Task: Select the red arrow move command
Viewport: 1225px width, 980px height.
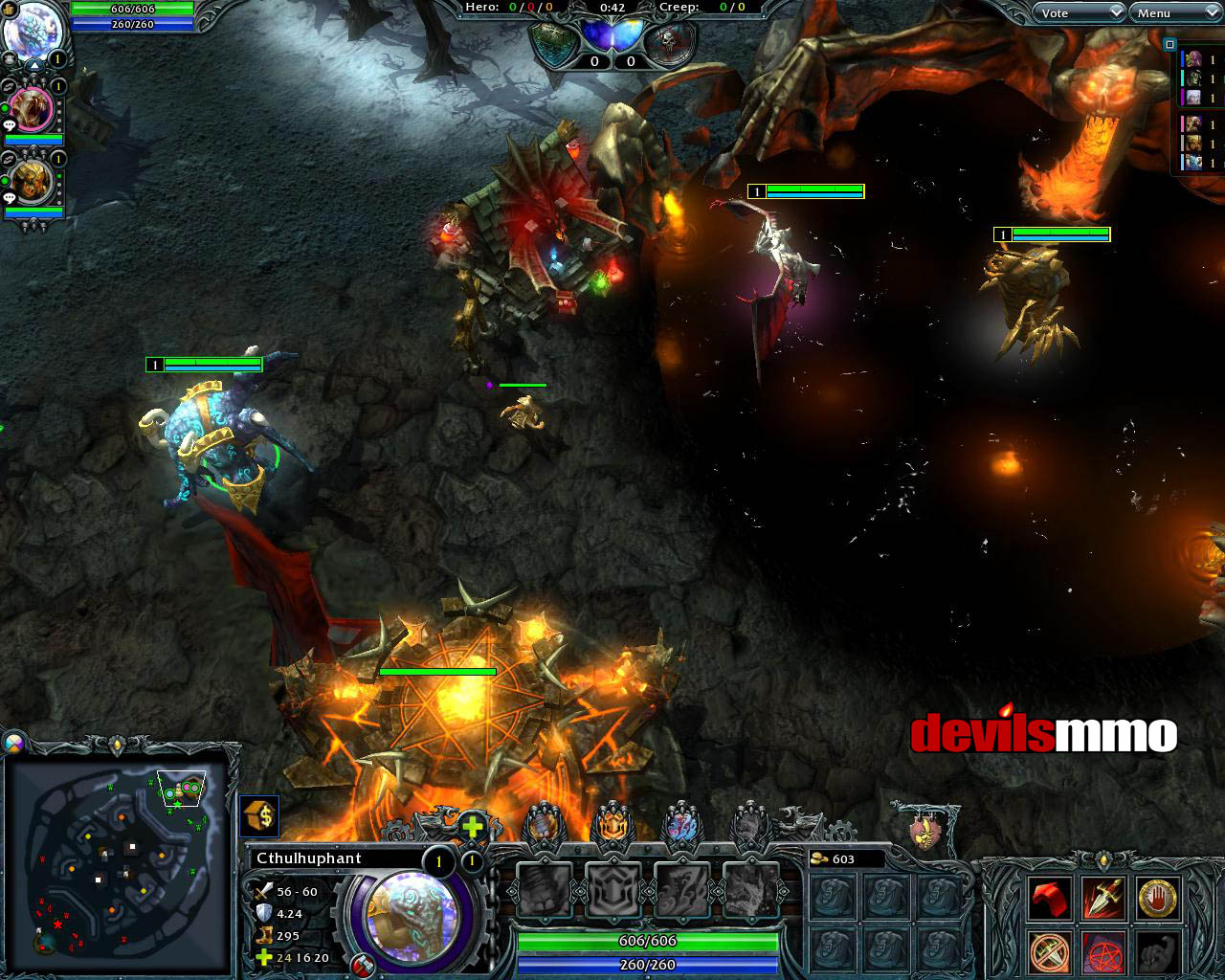Action: point(1048,900)
